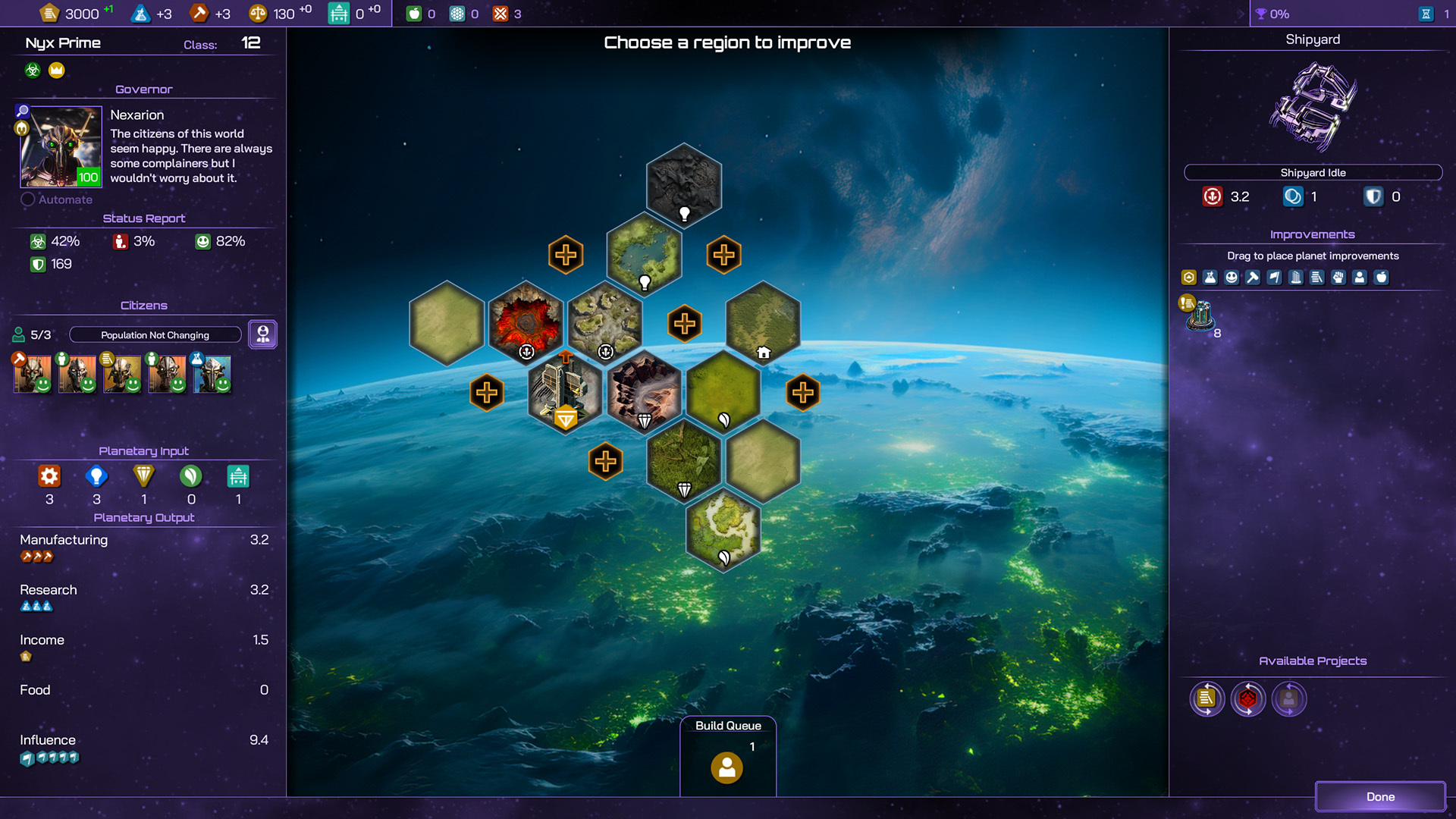Open the Available Projects section
This screenshot has height=819, width=1456.
point(1313,661)
